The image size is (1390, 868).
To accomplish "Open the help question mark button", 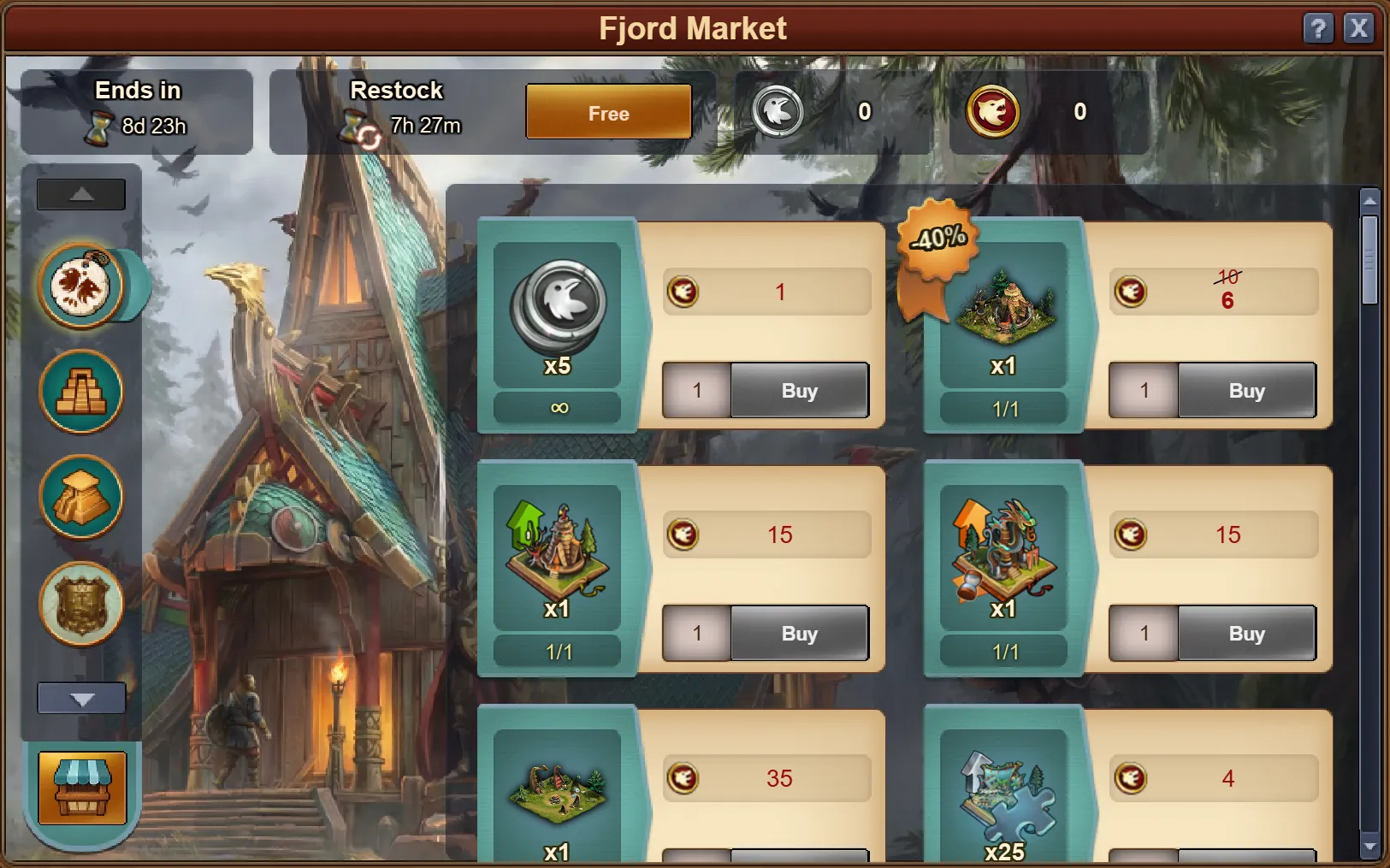I will [1318, 28].
